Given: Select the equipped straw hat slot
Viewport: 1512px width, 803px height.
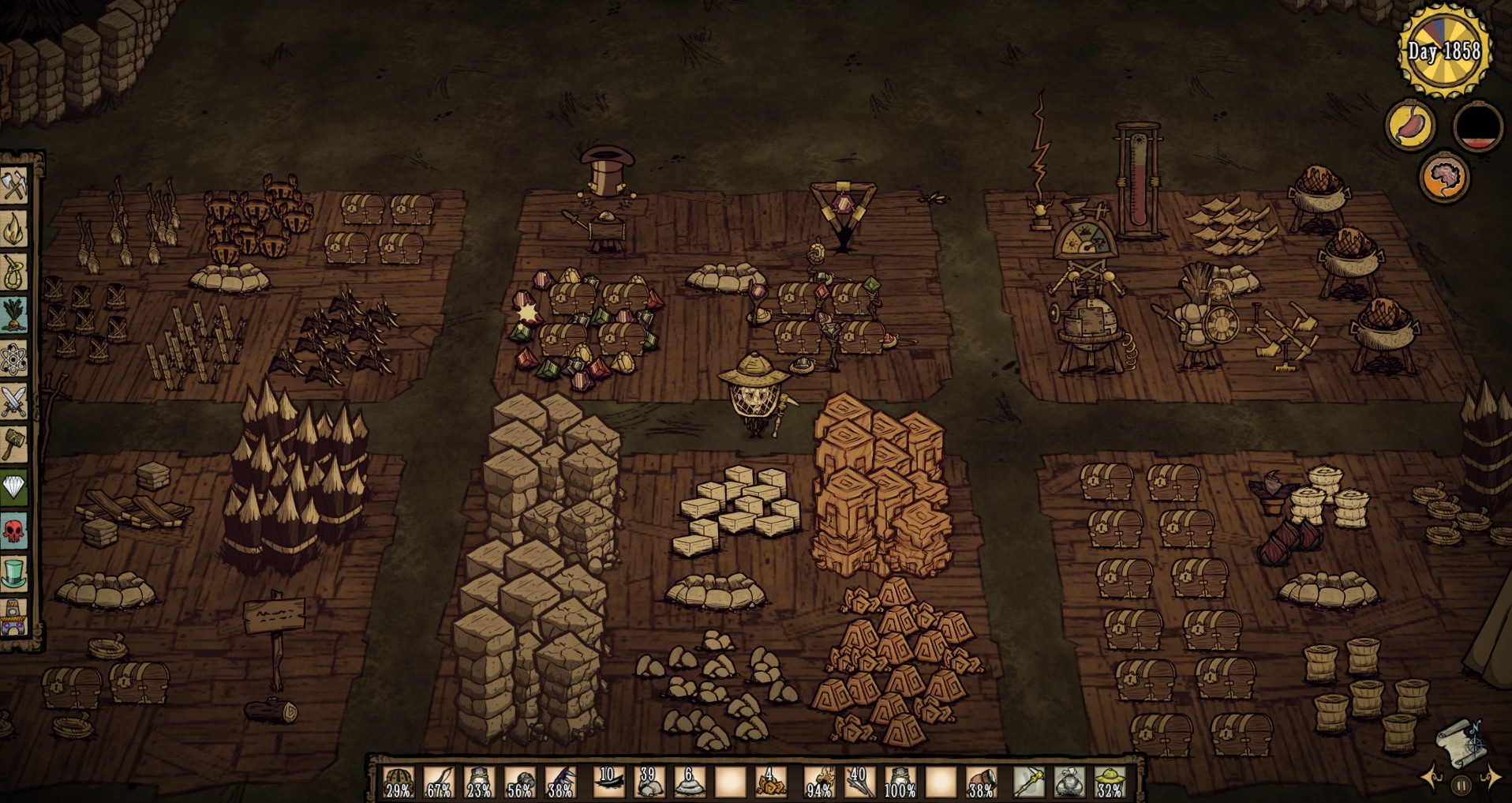Looking at the screenshot, I should click(1110, 782).
